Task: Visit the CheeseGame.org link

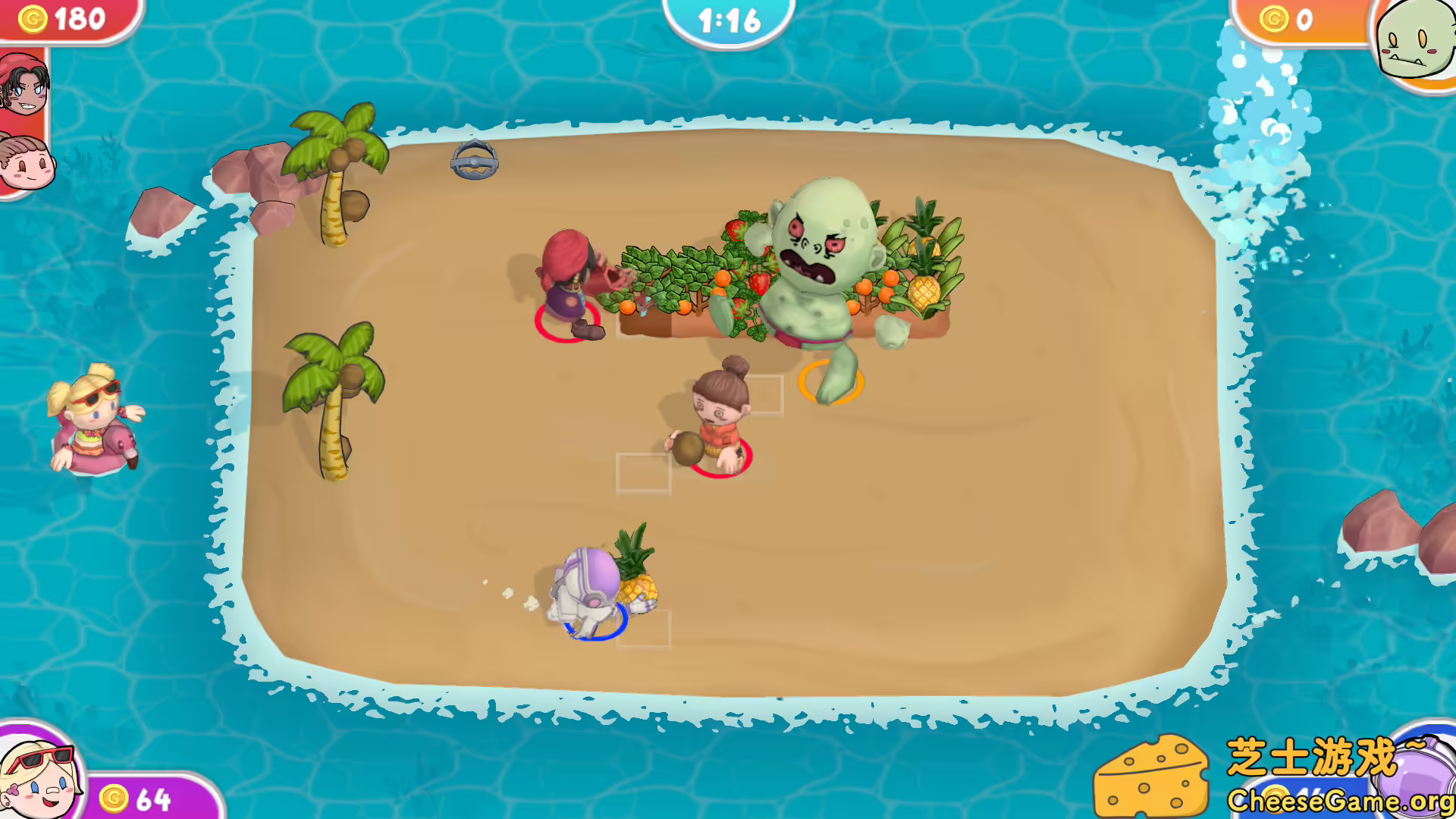Action: 1342,800
